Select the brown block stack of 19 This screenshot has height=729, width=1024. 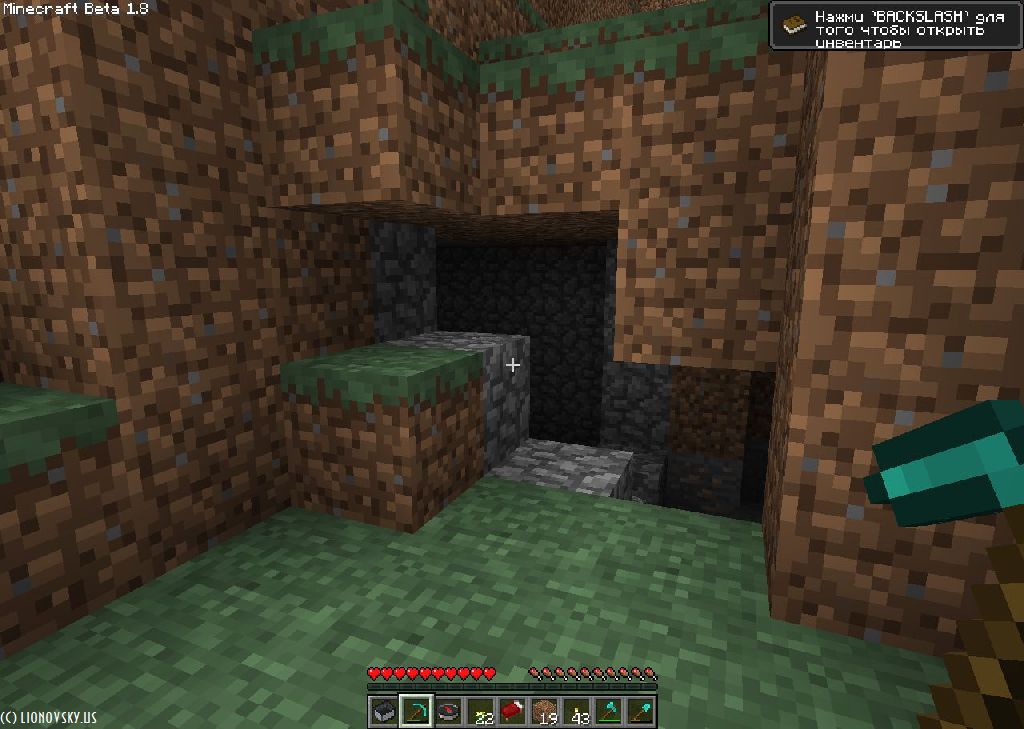point(545,711)
